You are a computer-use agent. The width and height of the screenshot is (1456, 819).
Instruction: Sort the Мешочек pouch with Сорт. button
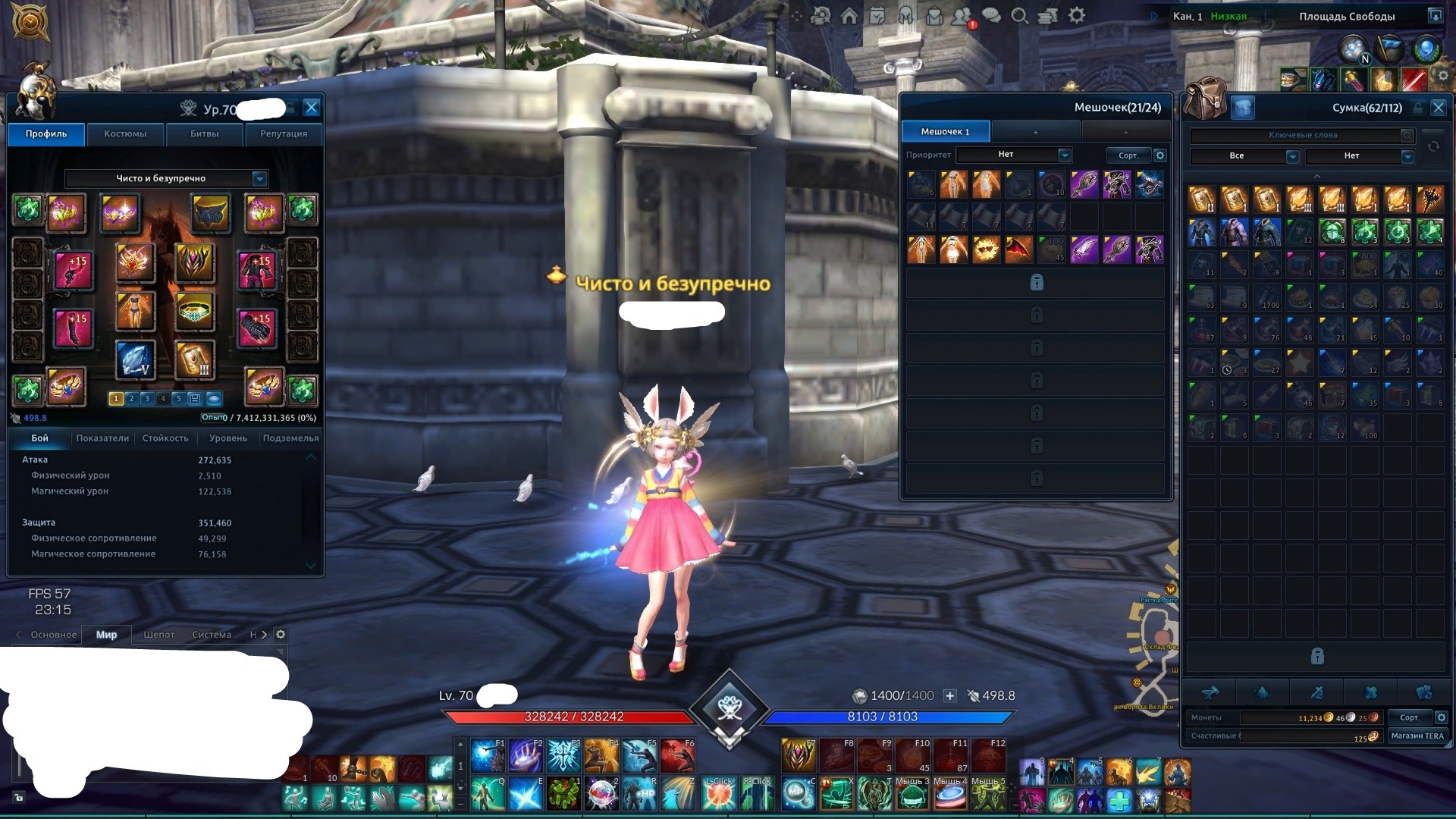(x=1128, y=155)
